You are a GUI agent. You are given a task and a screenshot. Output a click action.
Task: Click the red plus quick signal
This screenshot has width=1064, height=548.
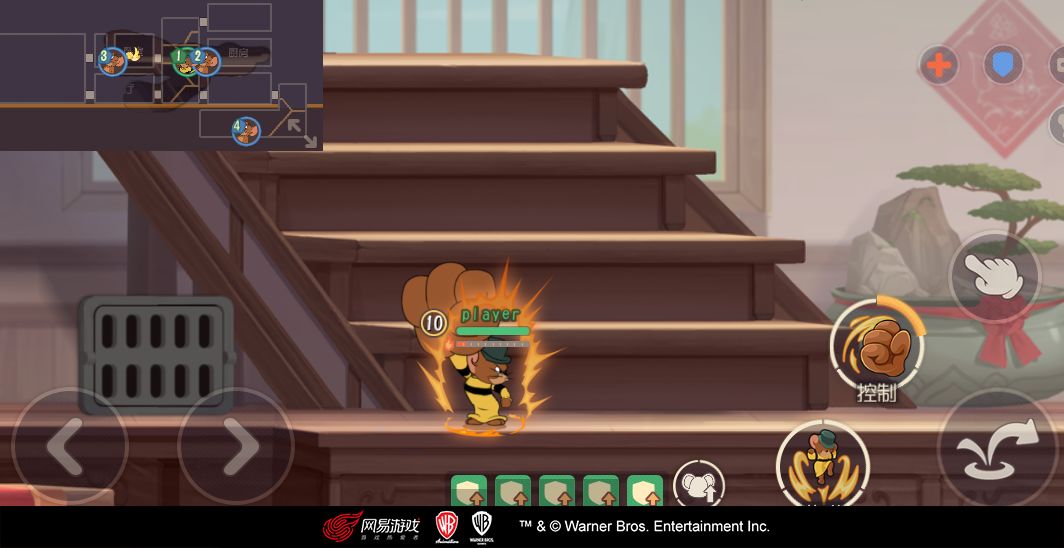938,66
